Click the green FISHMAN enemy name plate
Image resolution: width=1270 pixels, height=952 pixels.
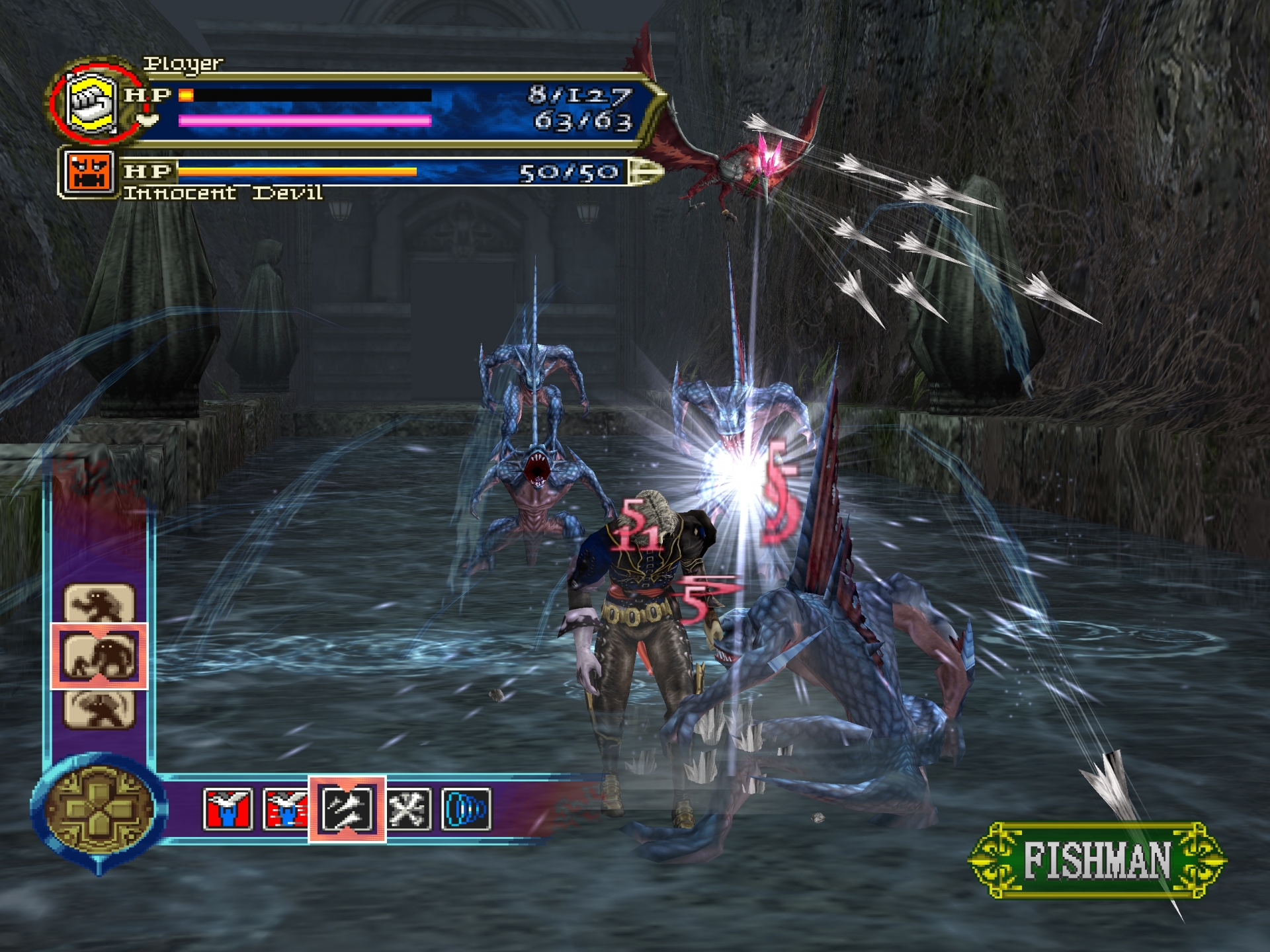tap(1097, 860)
